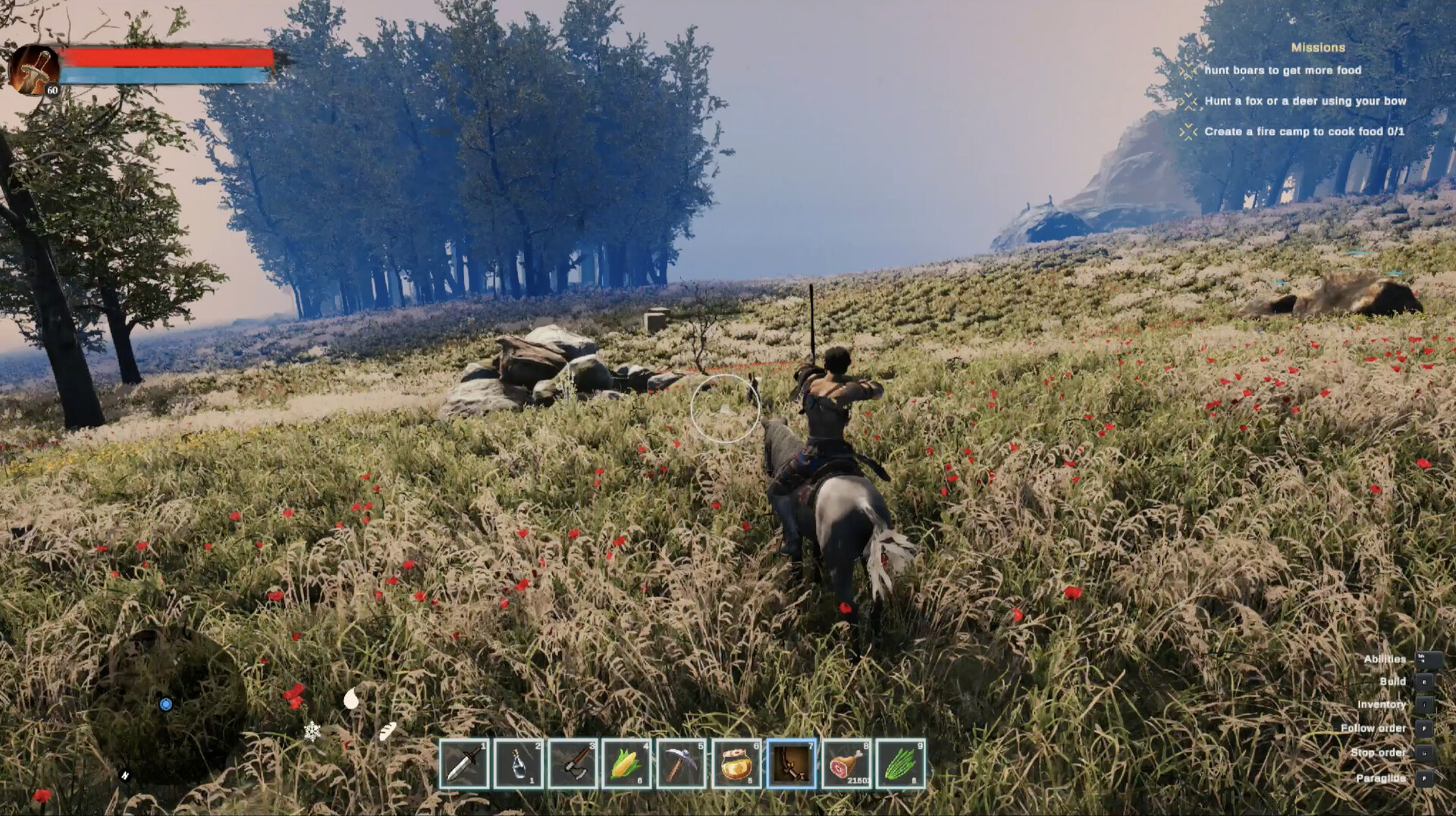Click the bread hunger icon
Viewport: 1456px width, 816px height.
click(x=388, y=731)
